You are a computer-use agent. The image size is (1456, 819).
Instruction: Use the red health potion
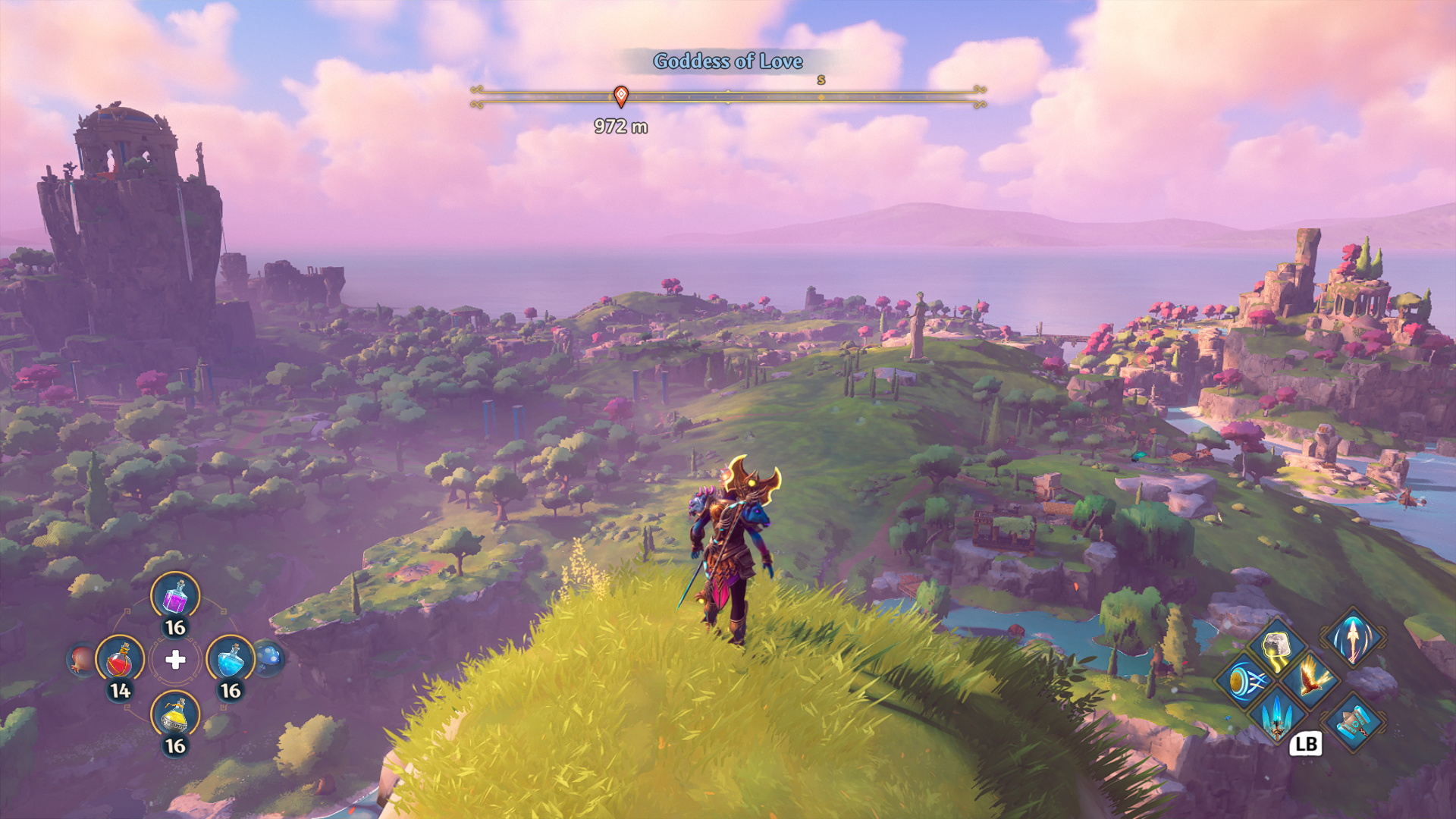(x=120, y=660)
